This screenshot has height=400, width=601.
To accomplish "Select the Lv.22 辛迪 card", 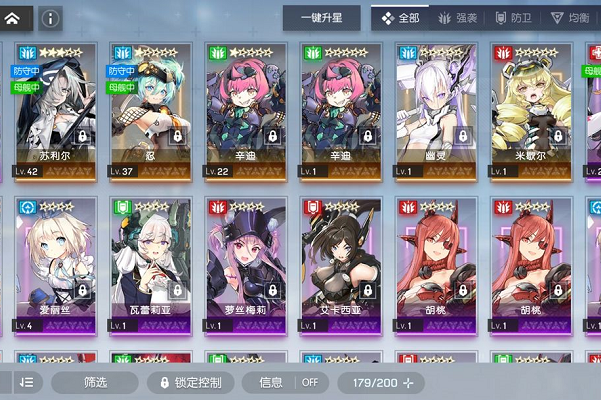I will pos(244,110).
